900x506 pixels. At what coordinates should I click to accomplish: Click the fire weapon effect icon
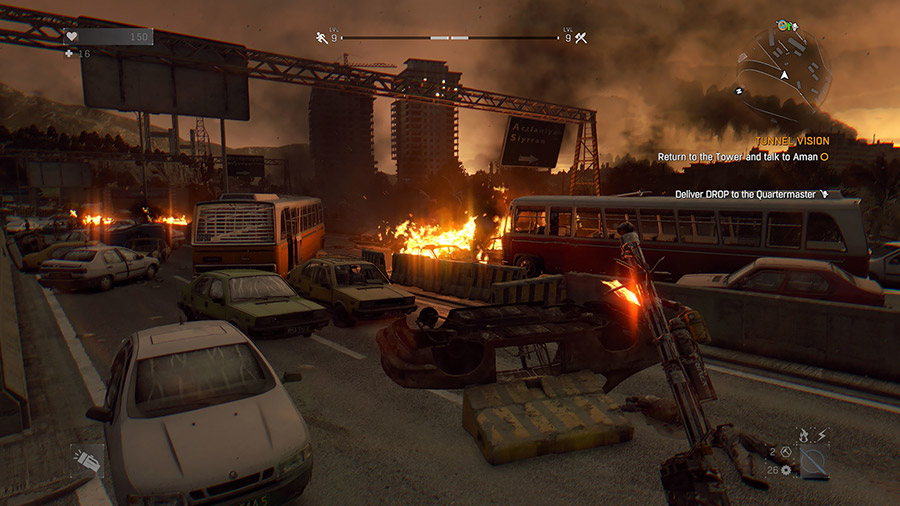[x=802, y=434]
